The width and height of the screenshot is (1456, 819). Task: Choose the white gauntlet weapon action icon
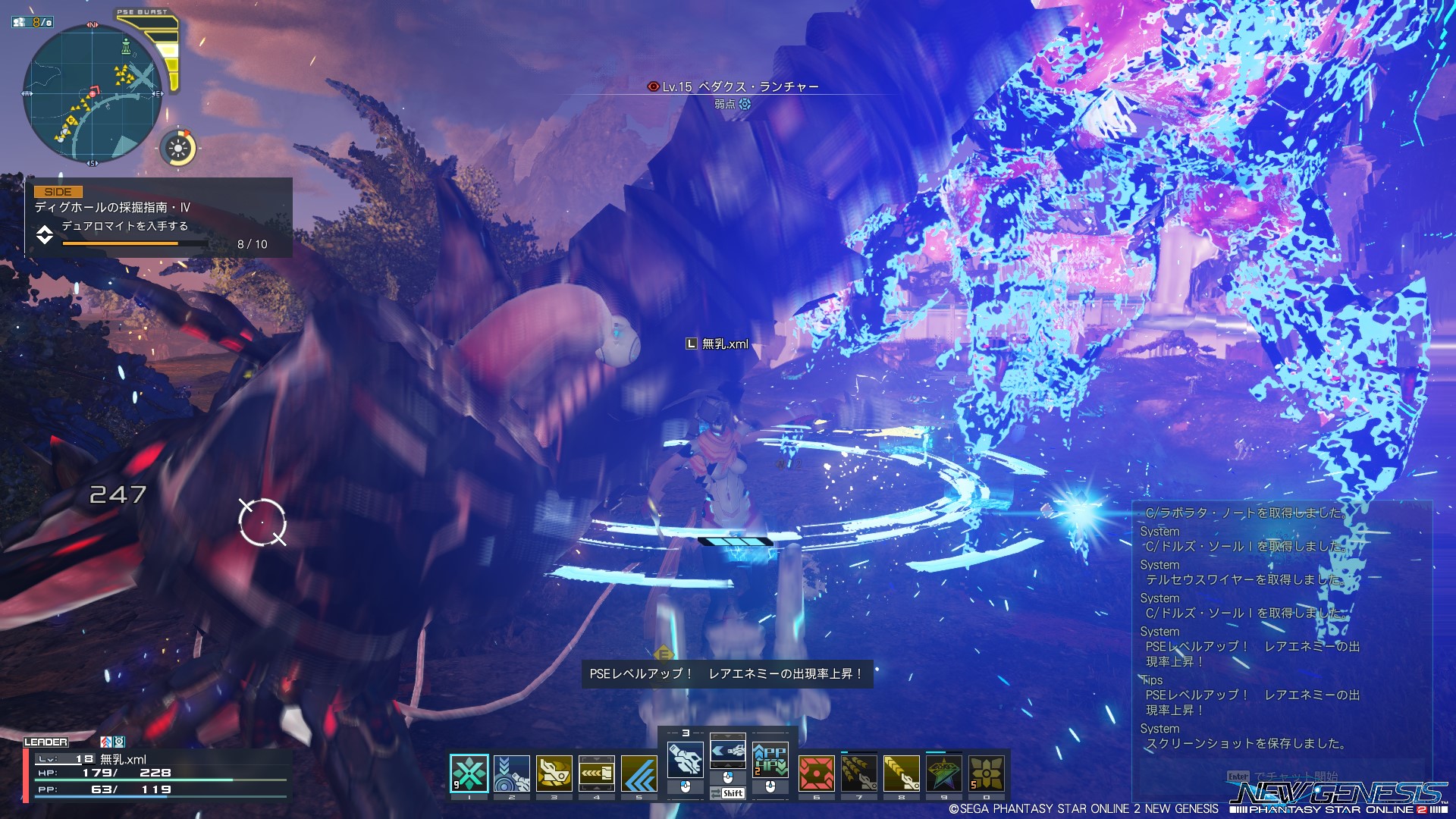pyautogui.click(x=685, y=759)
